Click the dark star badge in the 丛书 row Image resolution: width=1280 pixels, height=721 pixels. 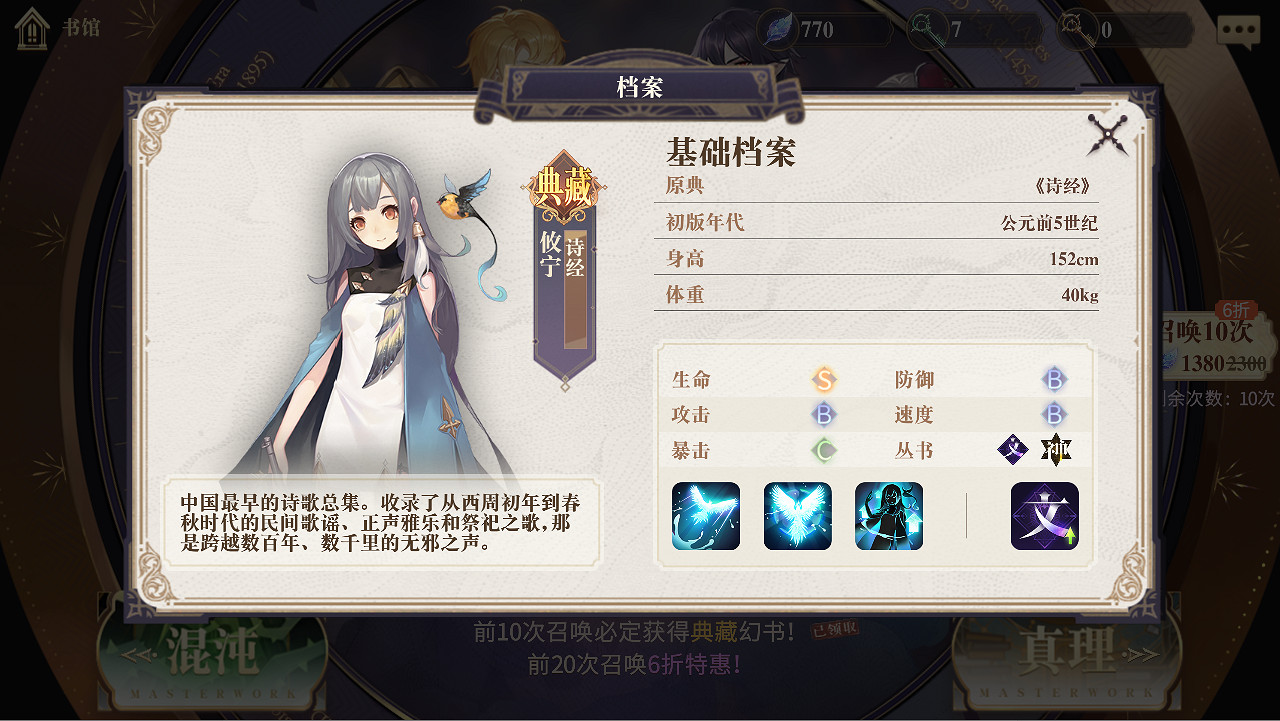point(1057,450)
